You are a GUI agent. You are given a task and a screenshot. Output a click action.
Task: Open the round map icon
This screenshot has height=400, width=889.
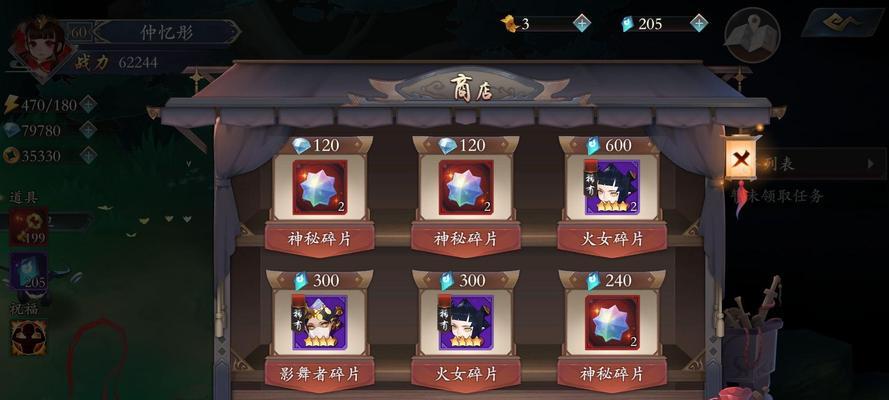coord(752,37)
